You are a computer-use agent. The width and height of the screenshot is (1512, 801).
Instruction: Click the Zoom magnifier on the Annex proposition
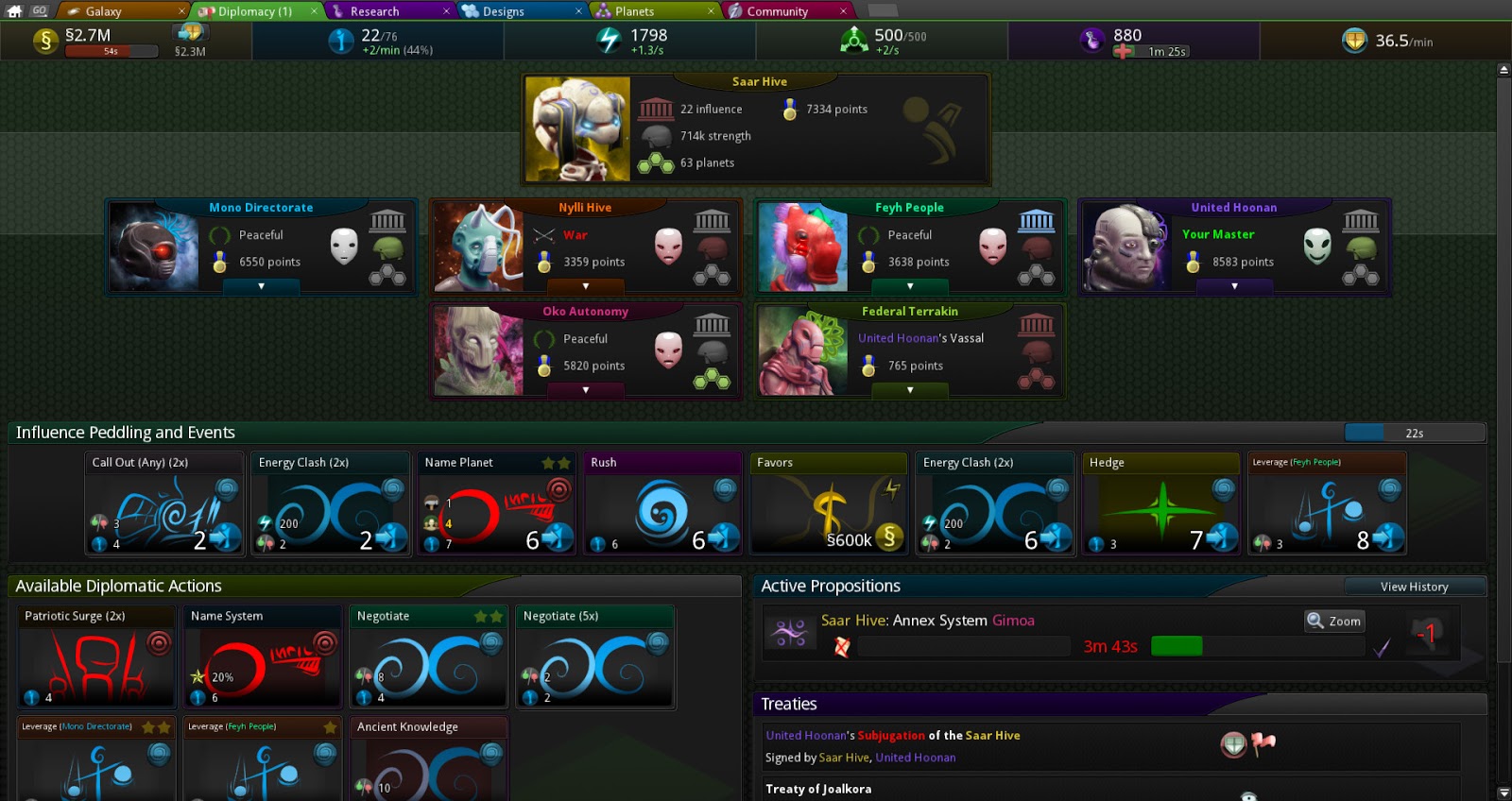coord(1333,621)
